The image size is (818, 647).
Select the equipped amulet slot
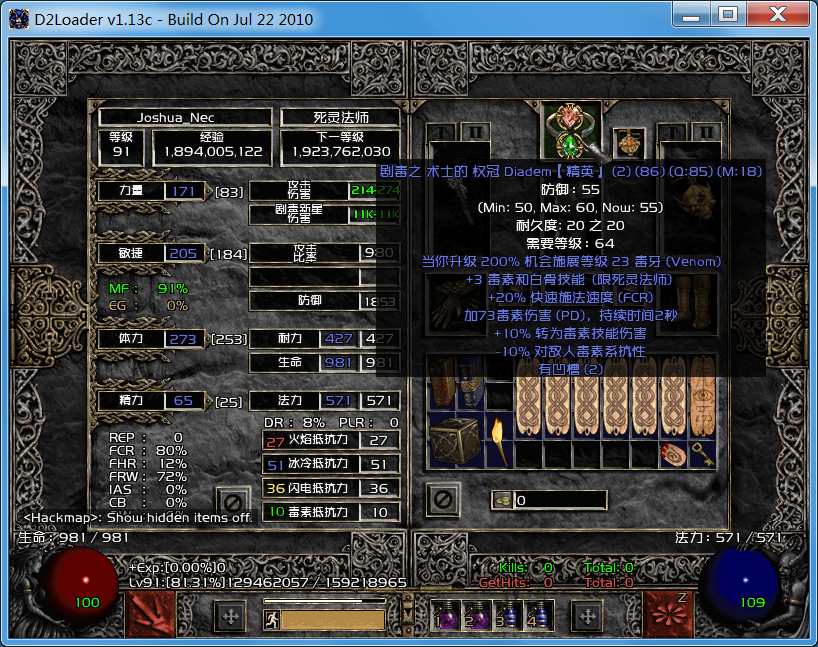629,143
